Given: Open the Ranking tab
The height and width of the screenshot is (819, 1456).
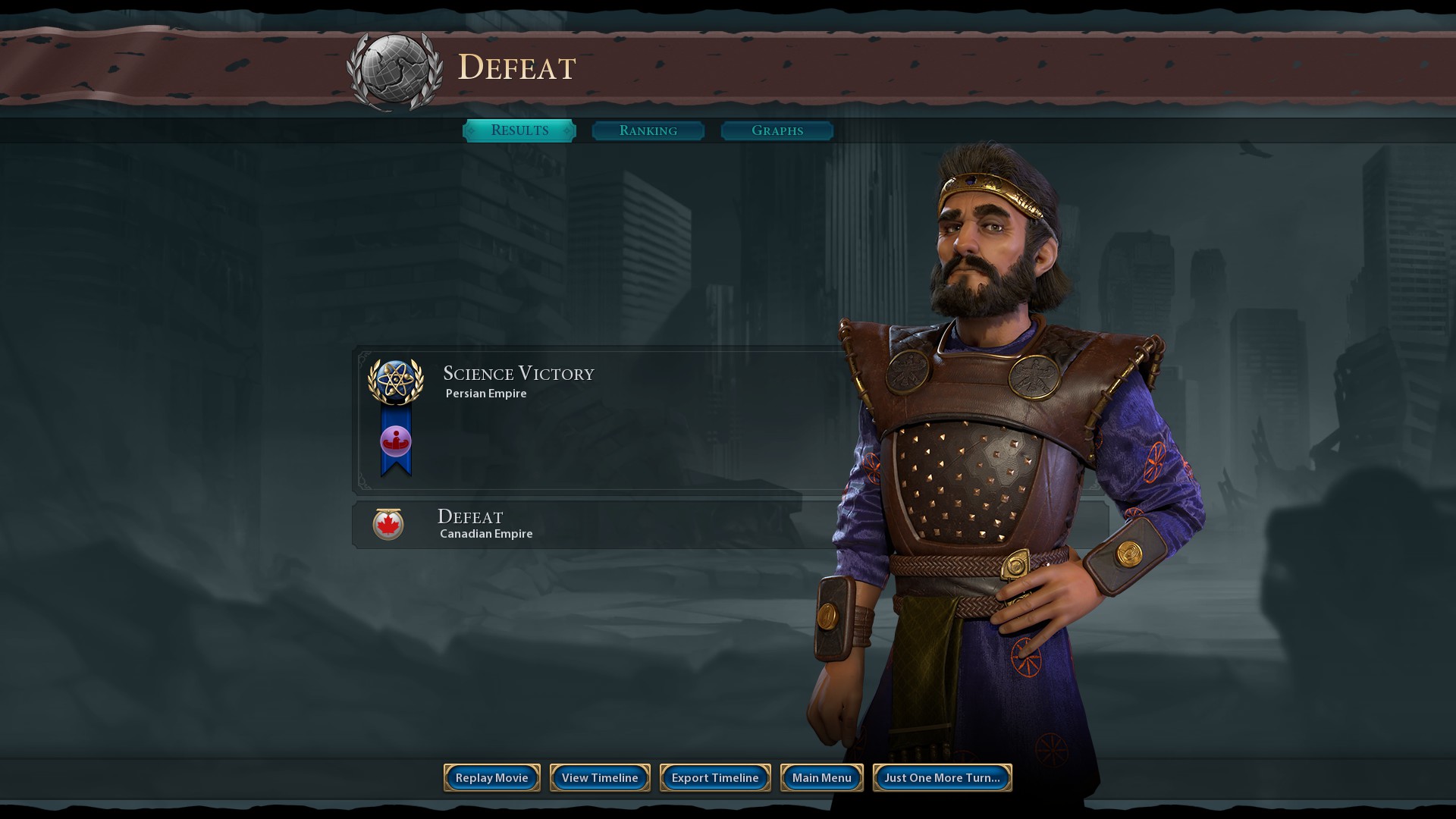Looking at the screenshot, I should (648, 130).
